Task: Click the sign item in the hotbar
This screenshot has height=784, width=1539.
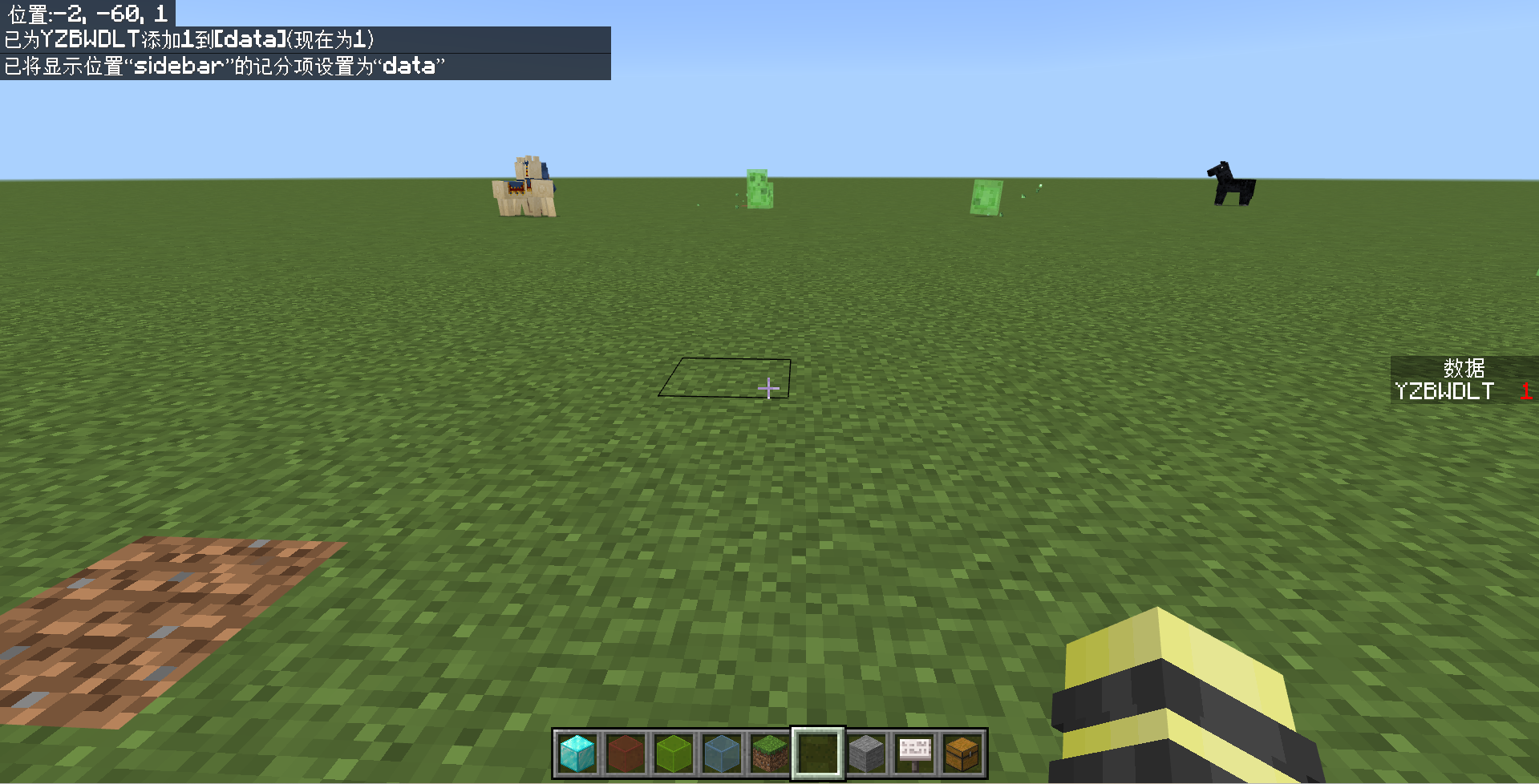Action: [x=915, y=753]
